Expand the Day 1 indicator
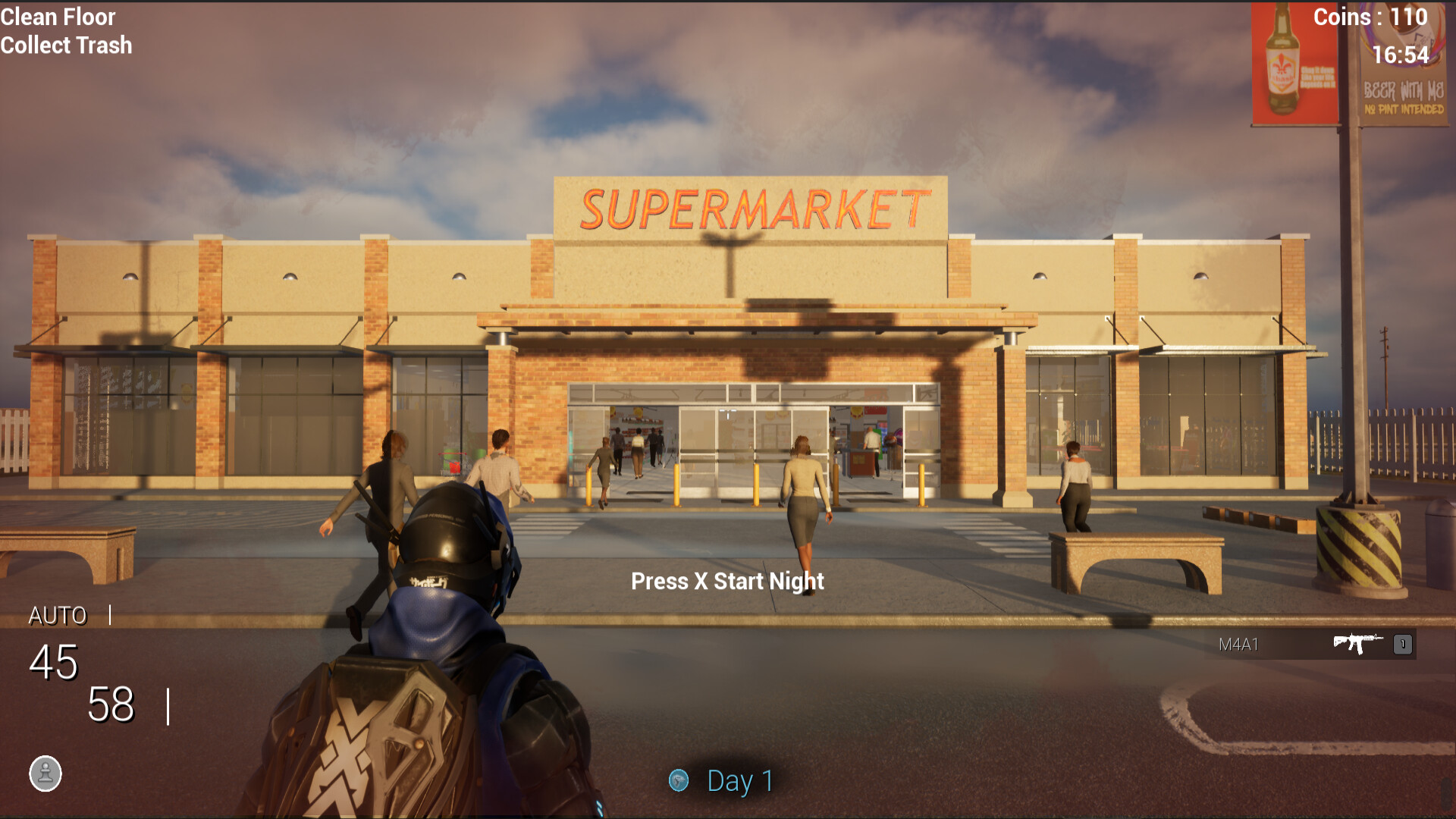 pos(720,780)
